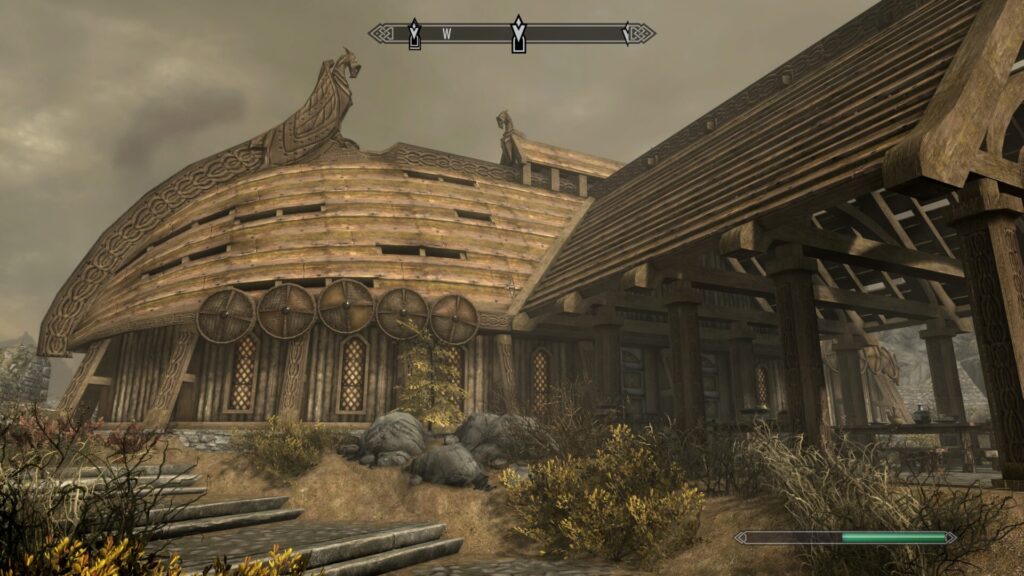The width and height of the screenshot is (1024, 576).
Task: Select the largest quest marker on the compass
Action: pyautogui.click(x=518, y=33)
